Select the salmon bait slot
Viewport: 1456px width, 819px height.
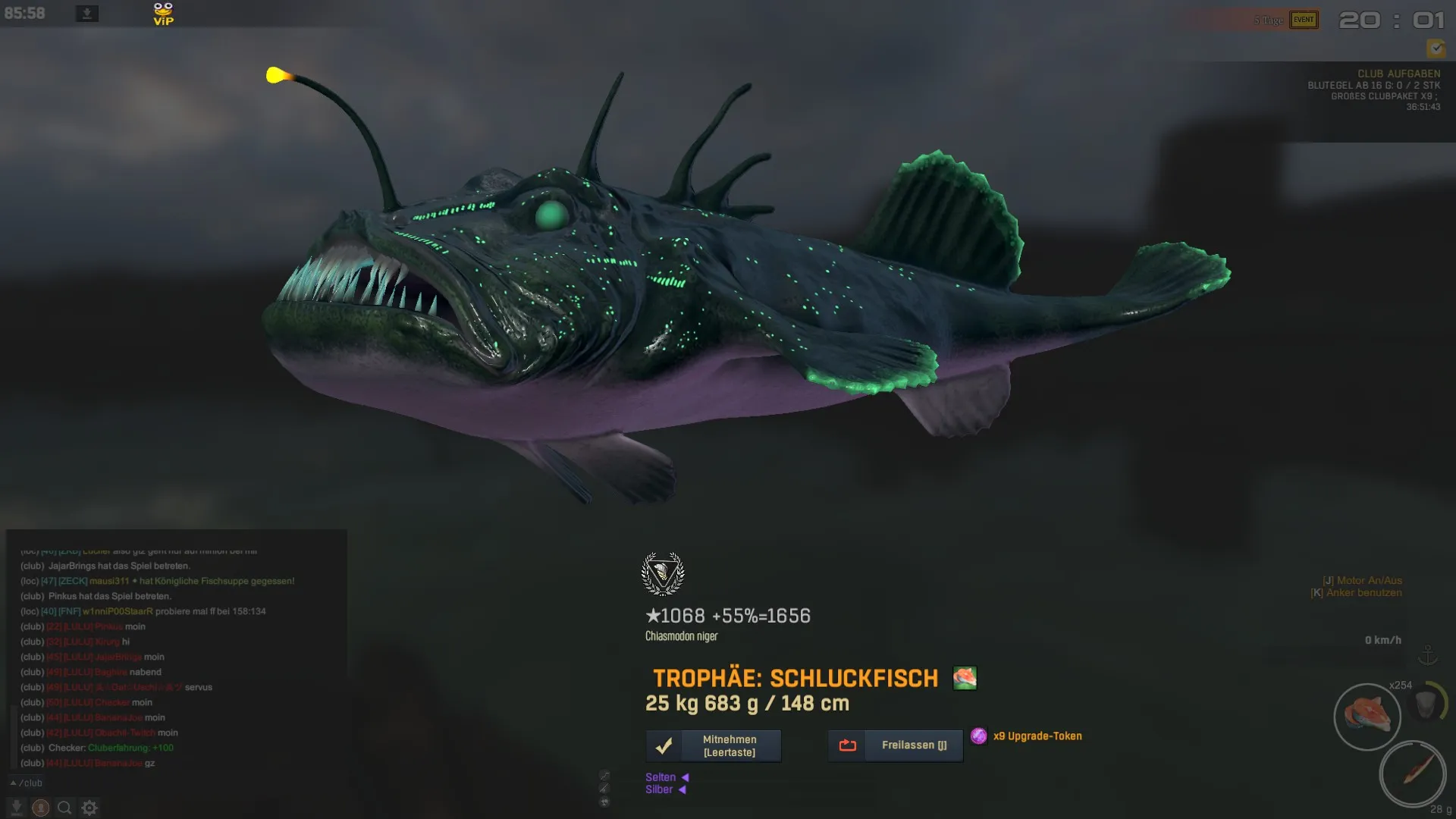[x=1367, y=716]
